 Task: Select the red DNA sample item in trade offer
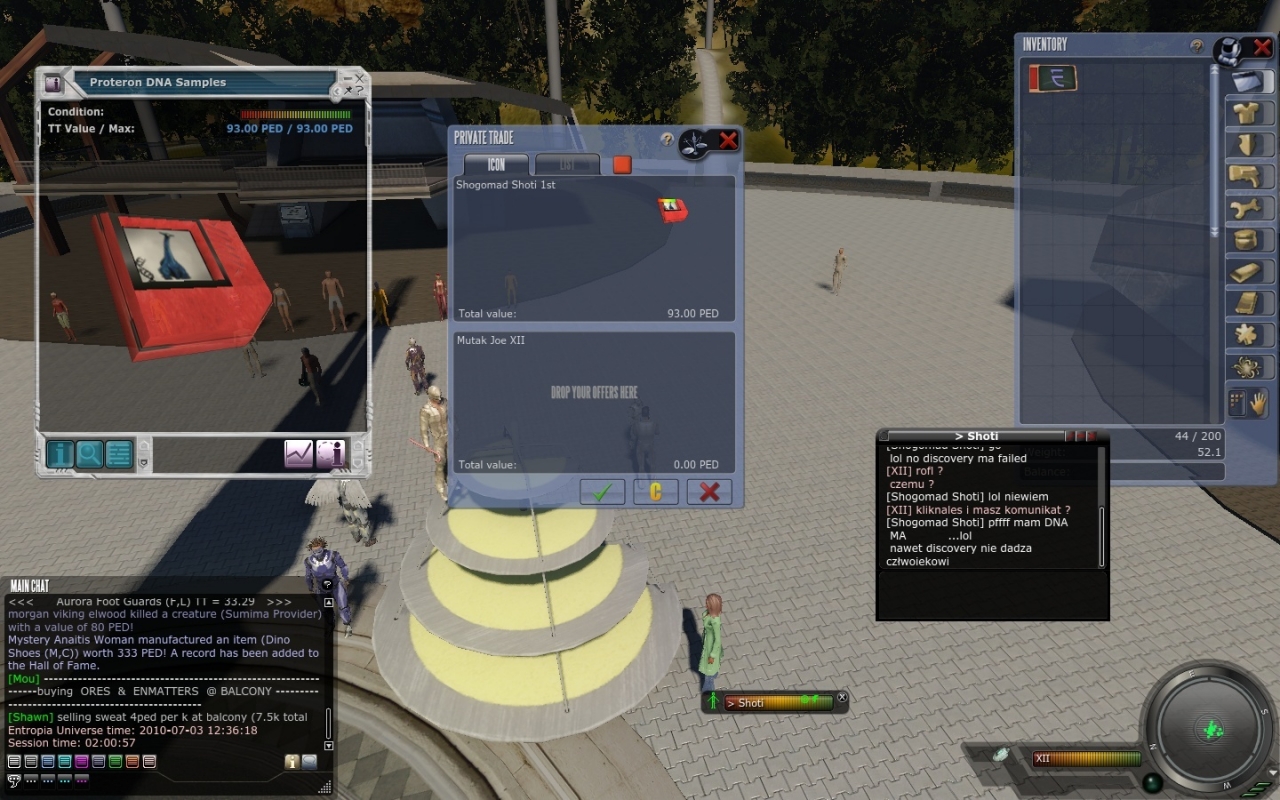[x=672, y=210]
